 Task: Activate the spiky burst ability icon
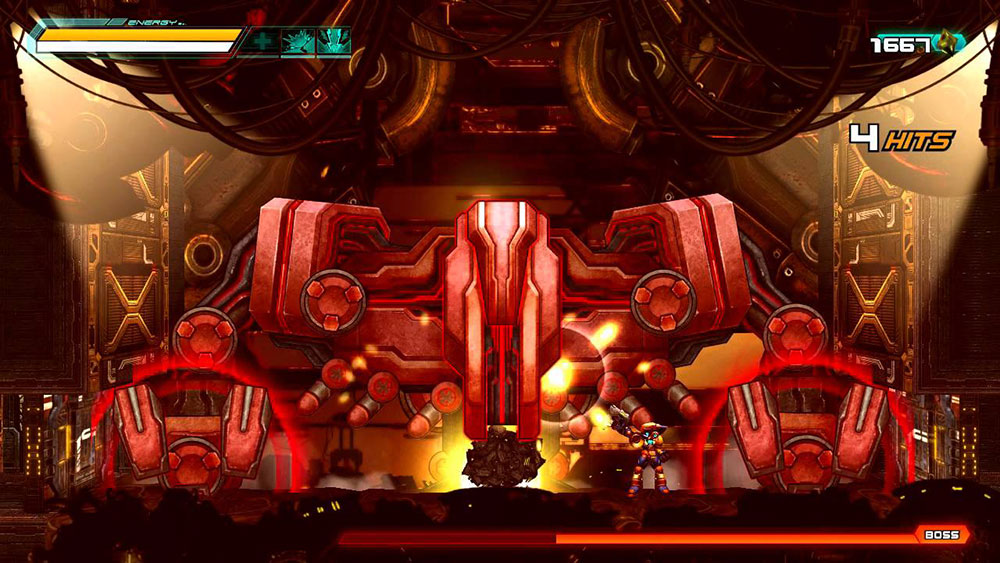pos(297,42)
